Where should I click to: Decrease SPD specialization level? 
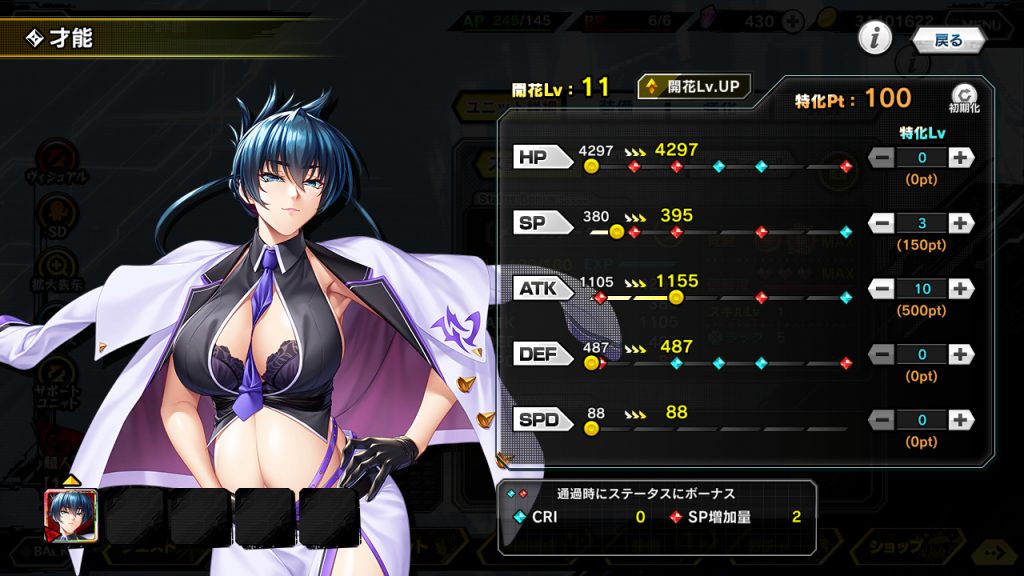882,420
